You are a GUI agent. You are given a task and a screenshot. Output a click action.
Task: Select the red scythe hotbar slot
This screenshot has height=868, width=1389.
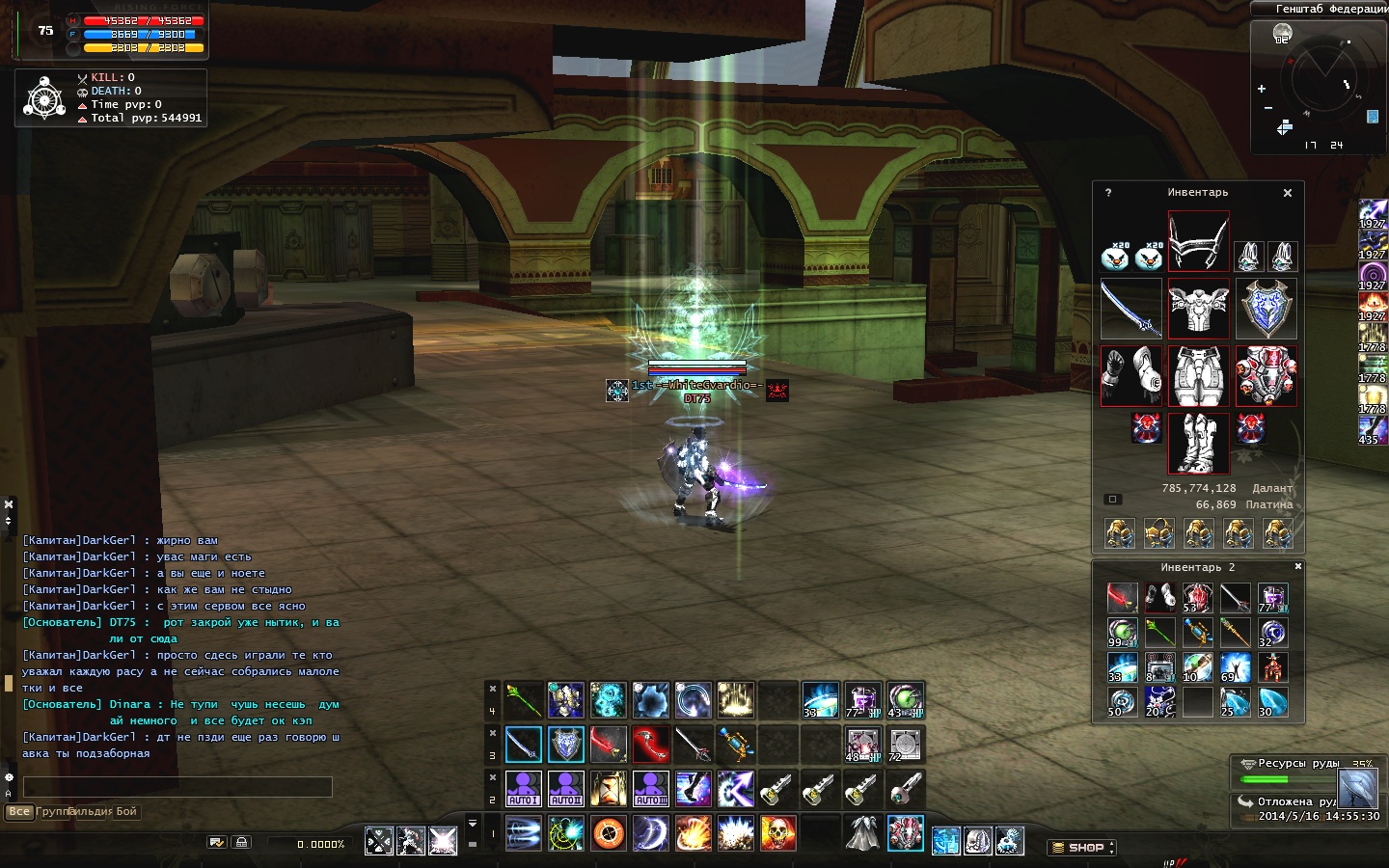tap(650, 745)
